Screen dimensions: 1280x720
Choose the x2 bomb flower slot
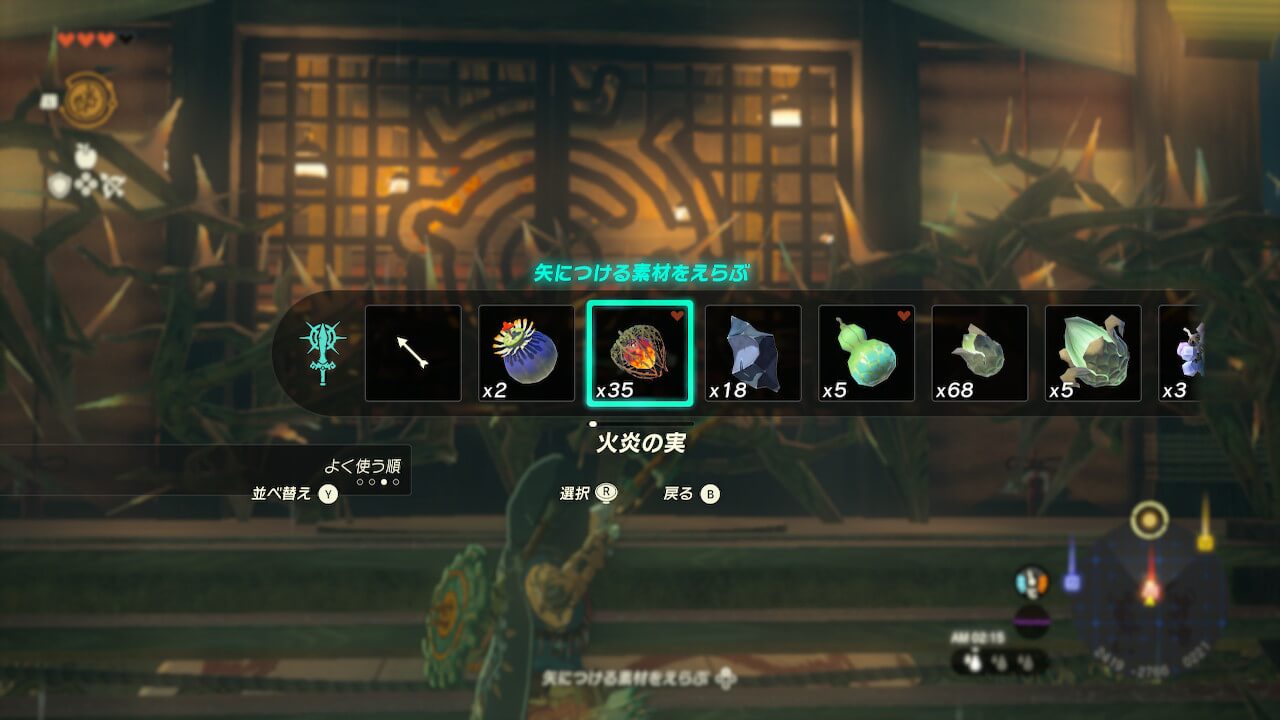coord(526,353)
